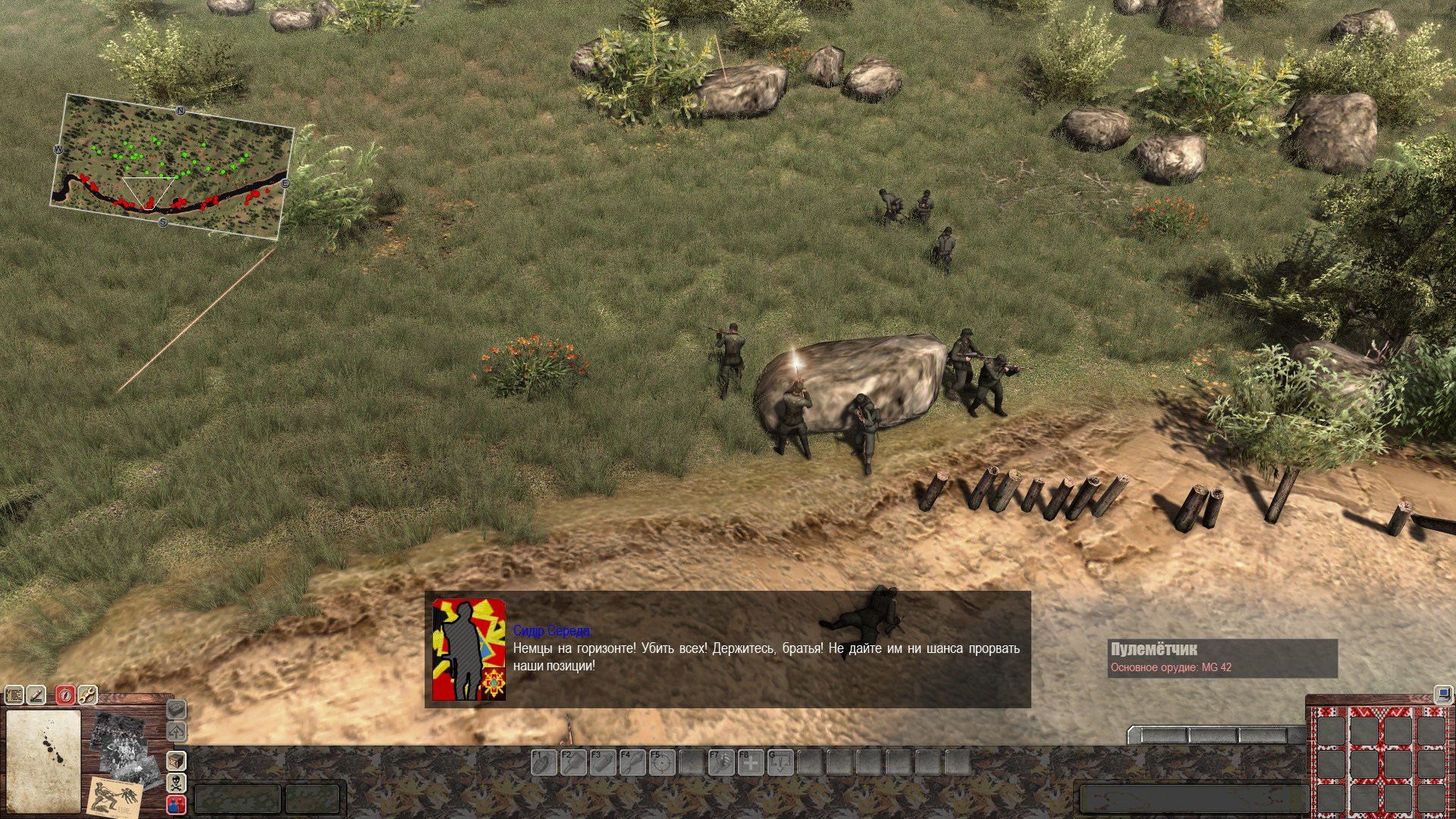Toggle the red compass button
The image size is (1456, 819).
pyautogui.click(x=66, y=695)
